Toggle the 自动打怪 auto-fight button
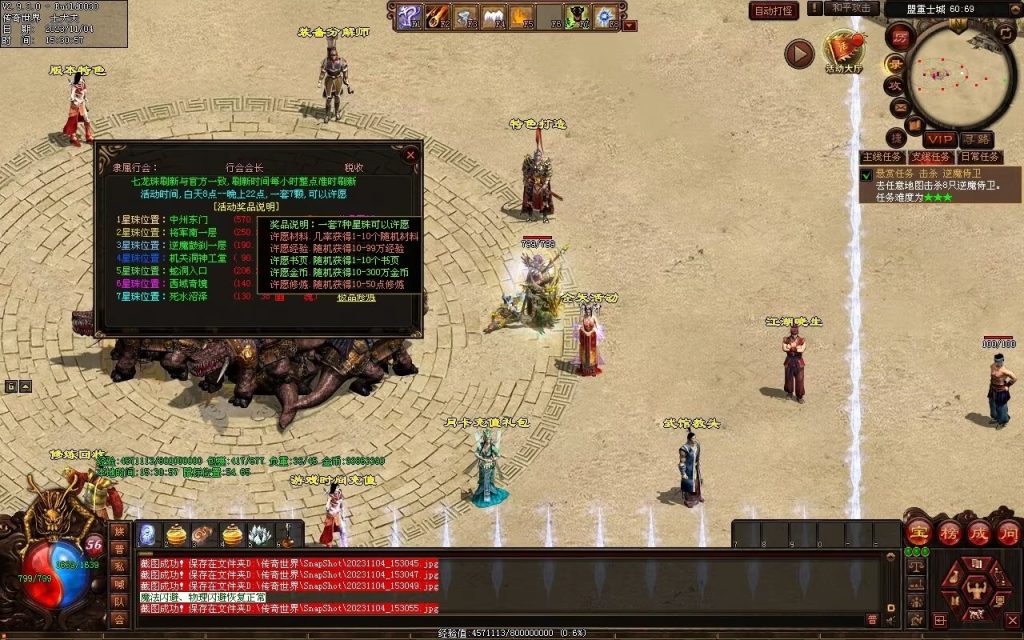This screenshot has height=640, width=1024. point(774,11)
